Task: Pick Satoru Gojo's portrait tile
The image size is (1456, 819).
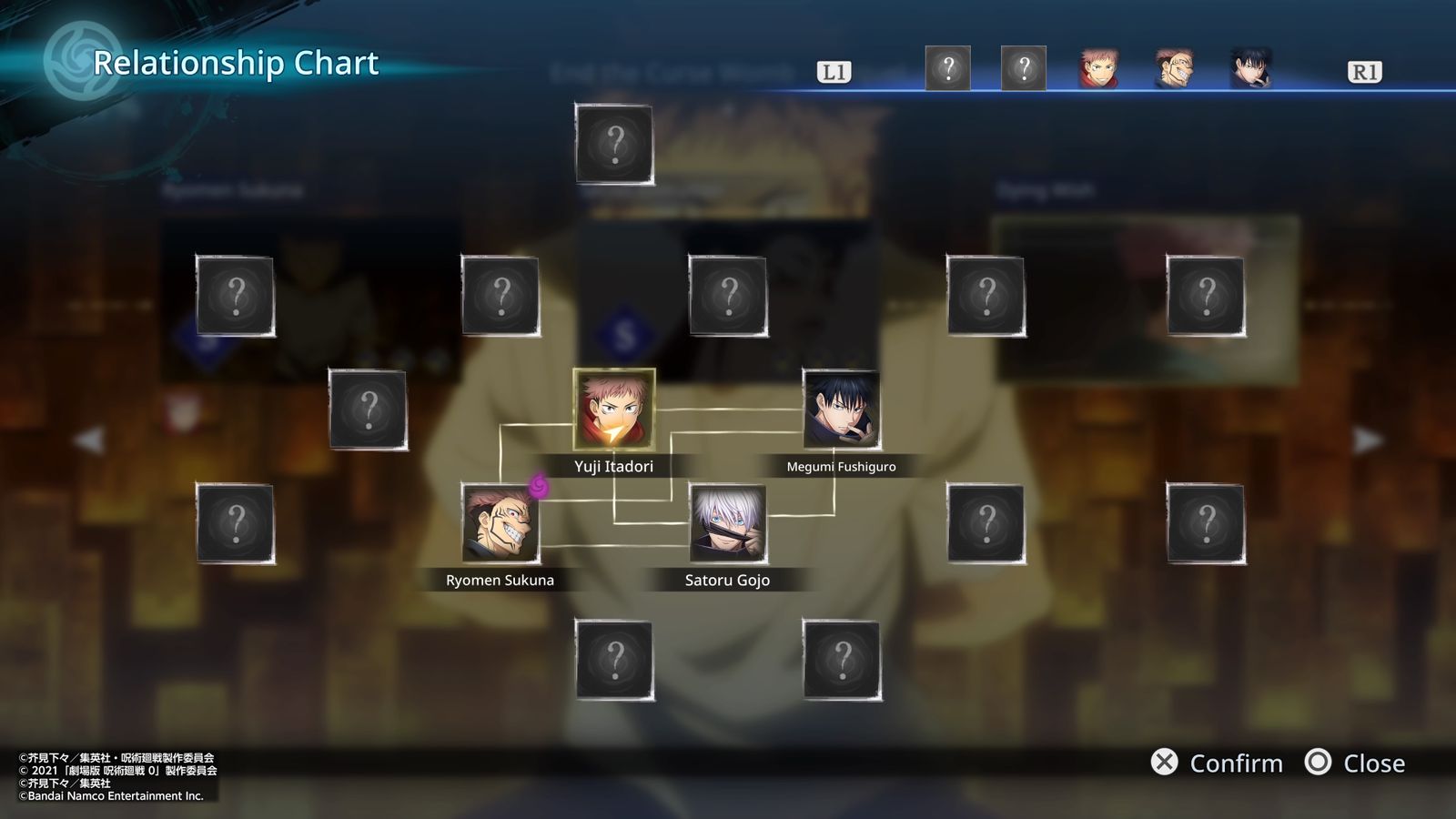Action: (727, 523)
